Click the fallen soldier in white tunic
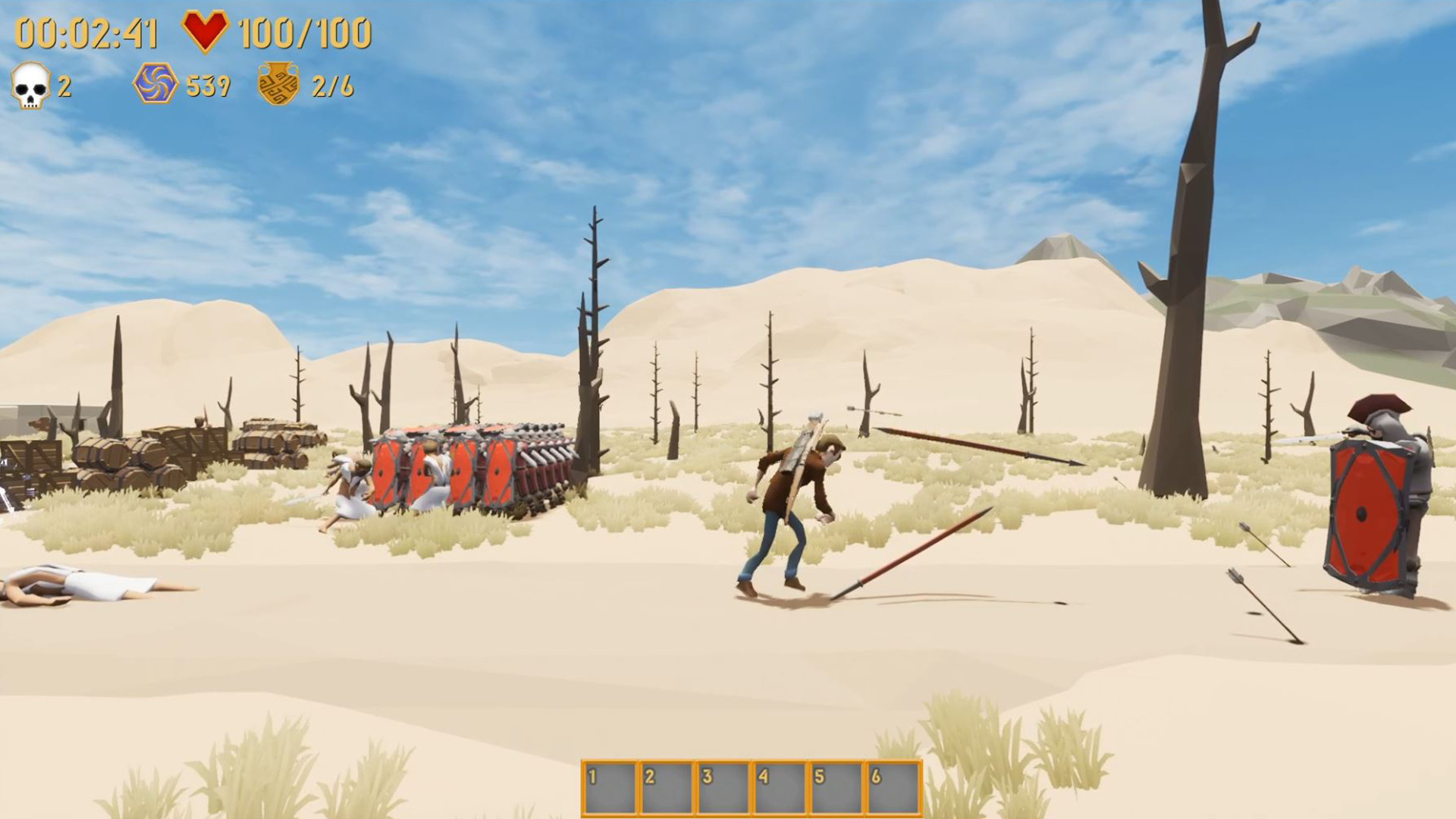1456x819 pixels. pos(83,584)
